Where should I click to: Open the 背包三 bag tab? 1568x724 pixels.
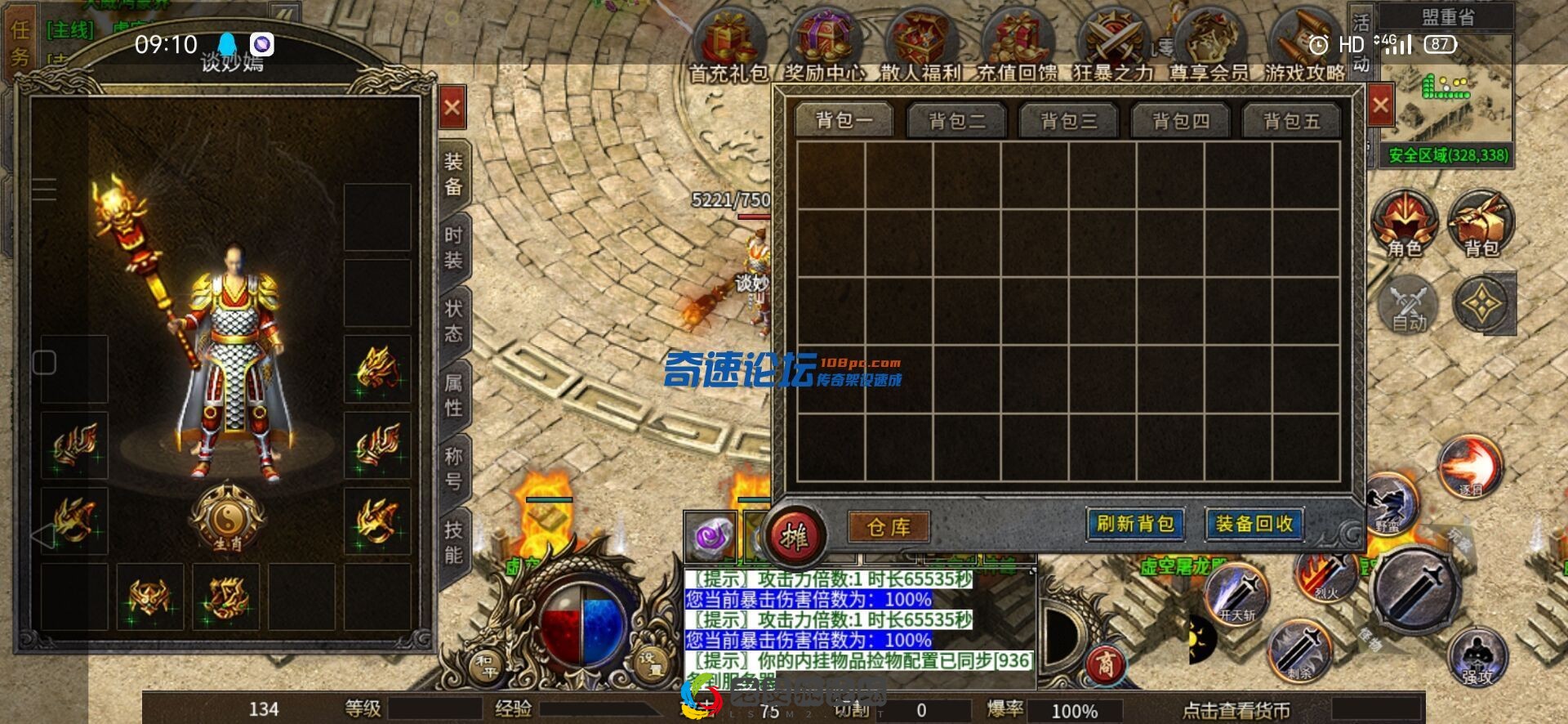tap(1068, 122)
